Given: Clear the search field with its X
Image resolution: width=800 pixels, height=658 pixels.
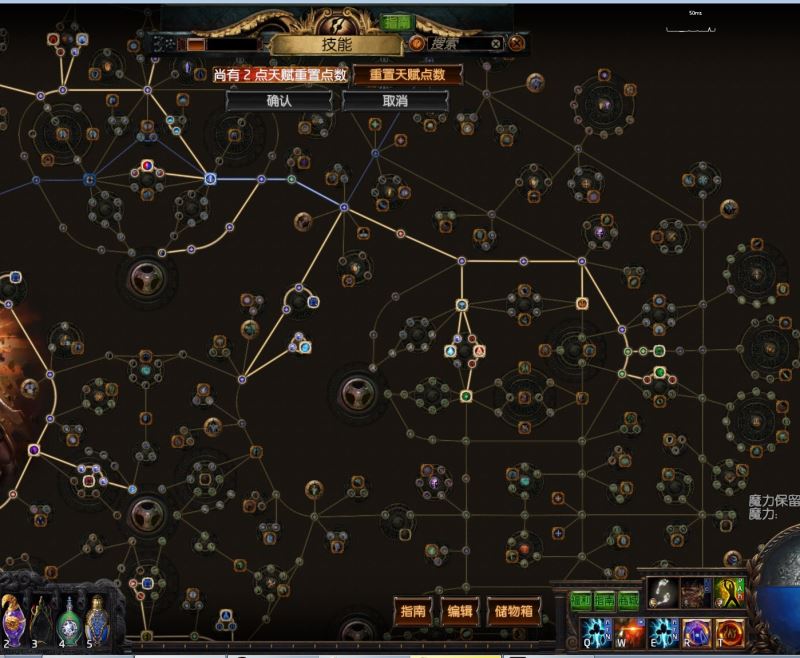Looking at the screenshot, I should point(496,44).
